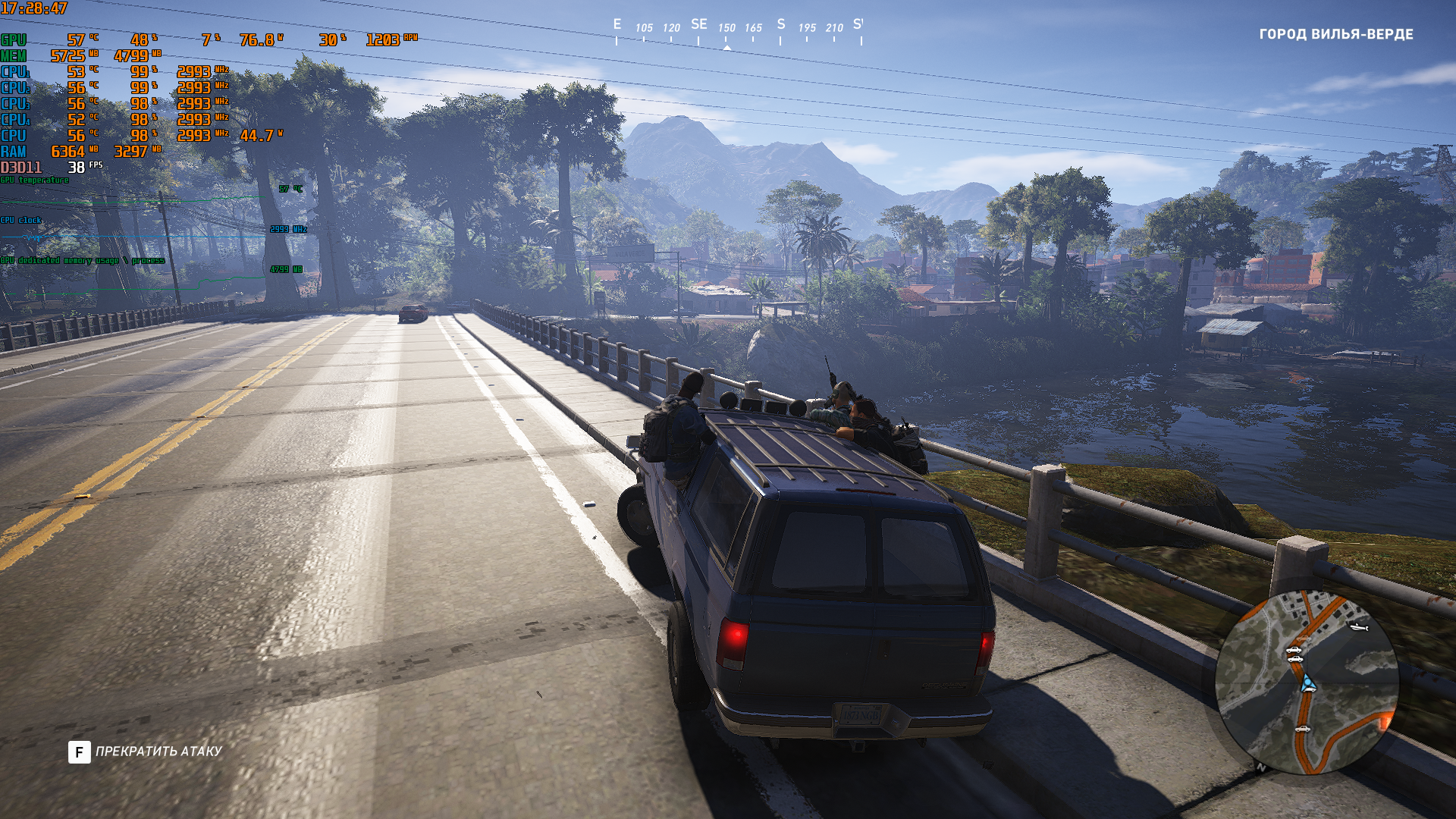Select the blue player arrow on minimap

tap(1307, 683)
